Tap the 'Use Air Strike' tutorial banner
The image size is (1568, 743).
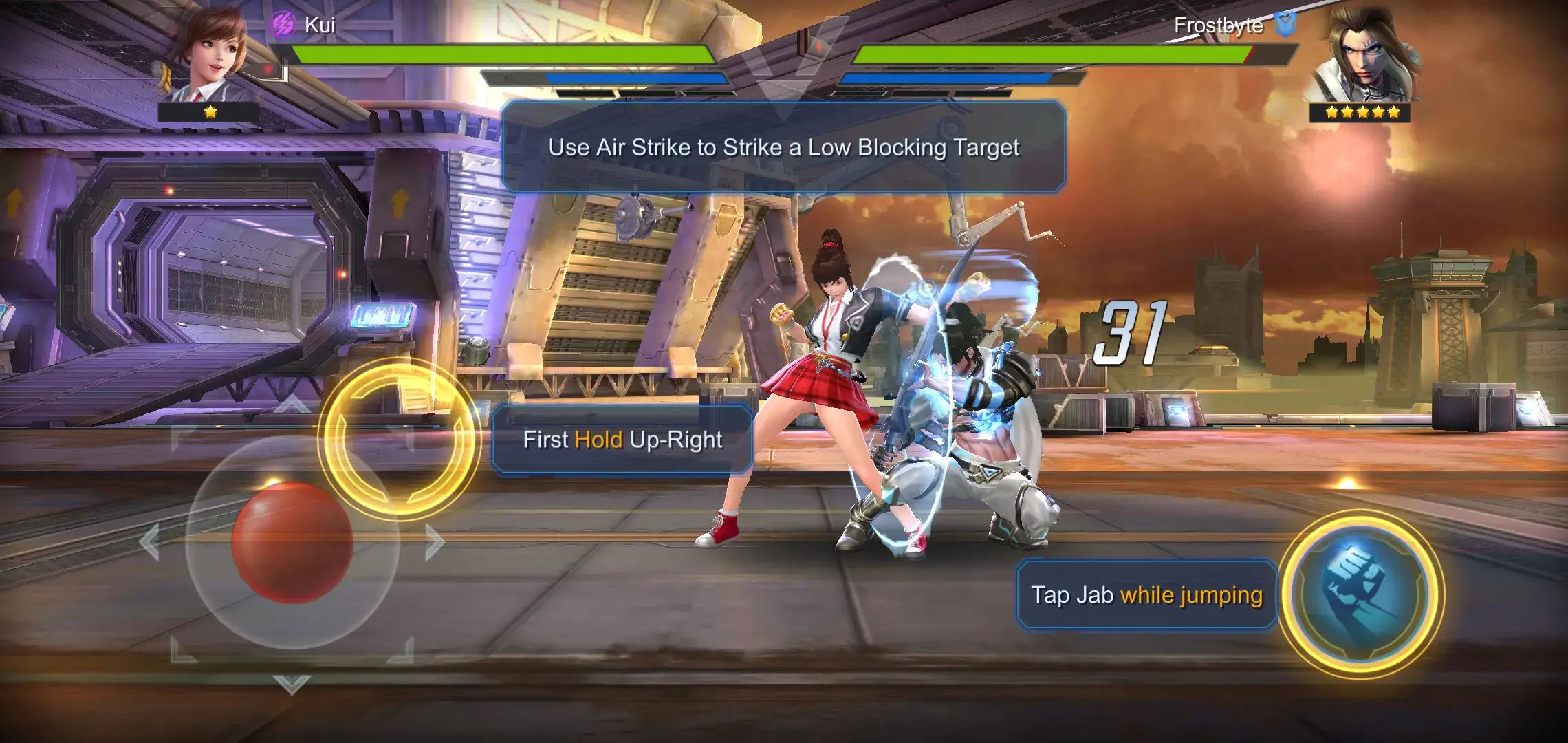click(784, 147)
